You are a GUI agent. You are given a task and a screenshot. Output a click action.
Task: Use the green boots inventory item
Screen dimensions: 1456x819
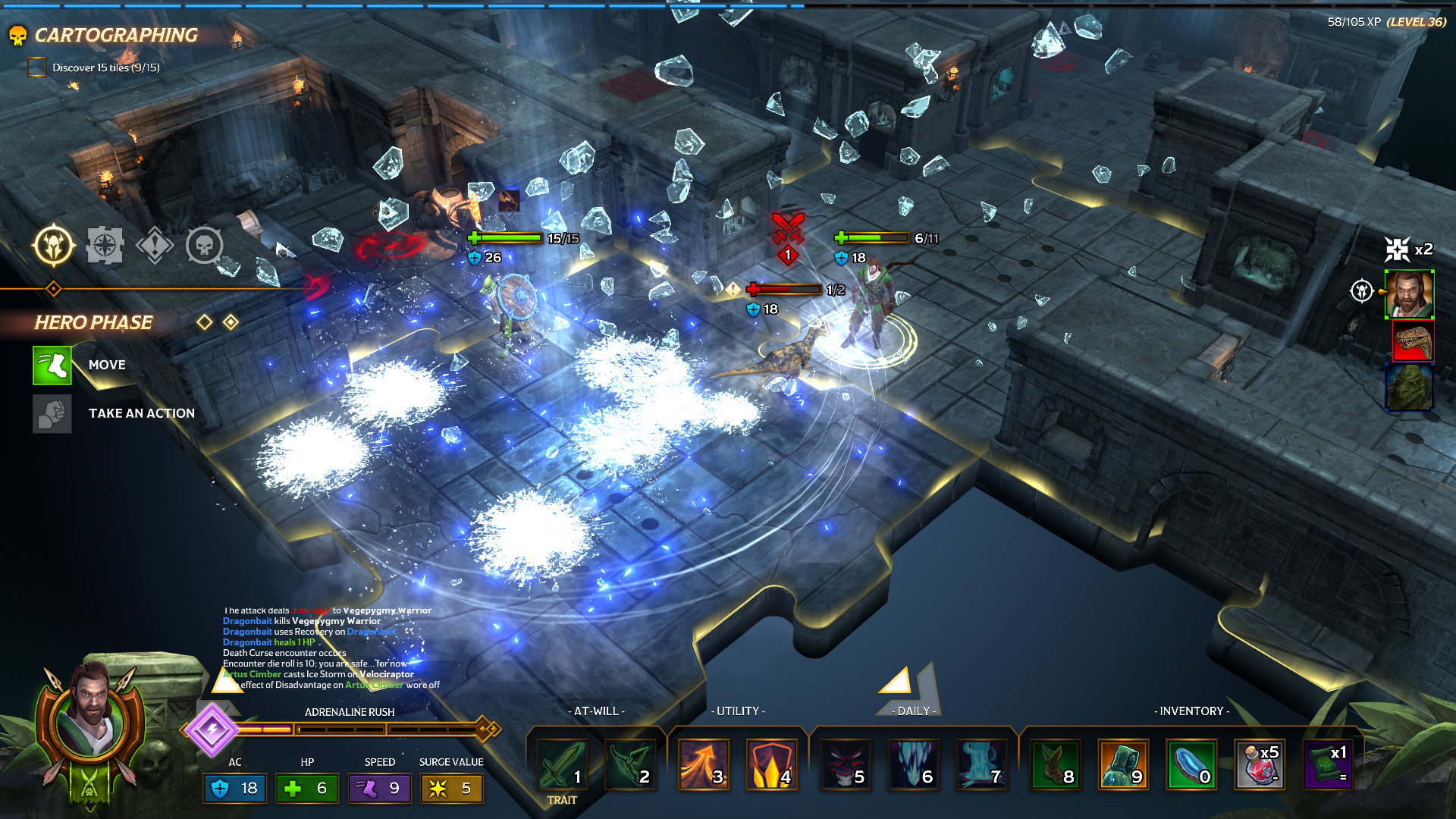click(x=1055, y=764)
